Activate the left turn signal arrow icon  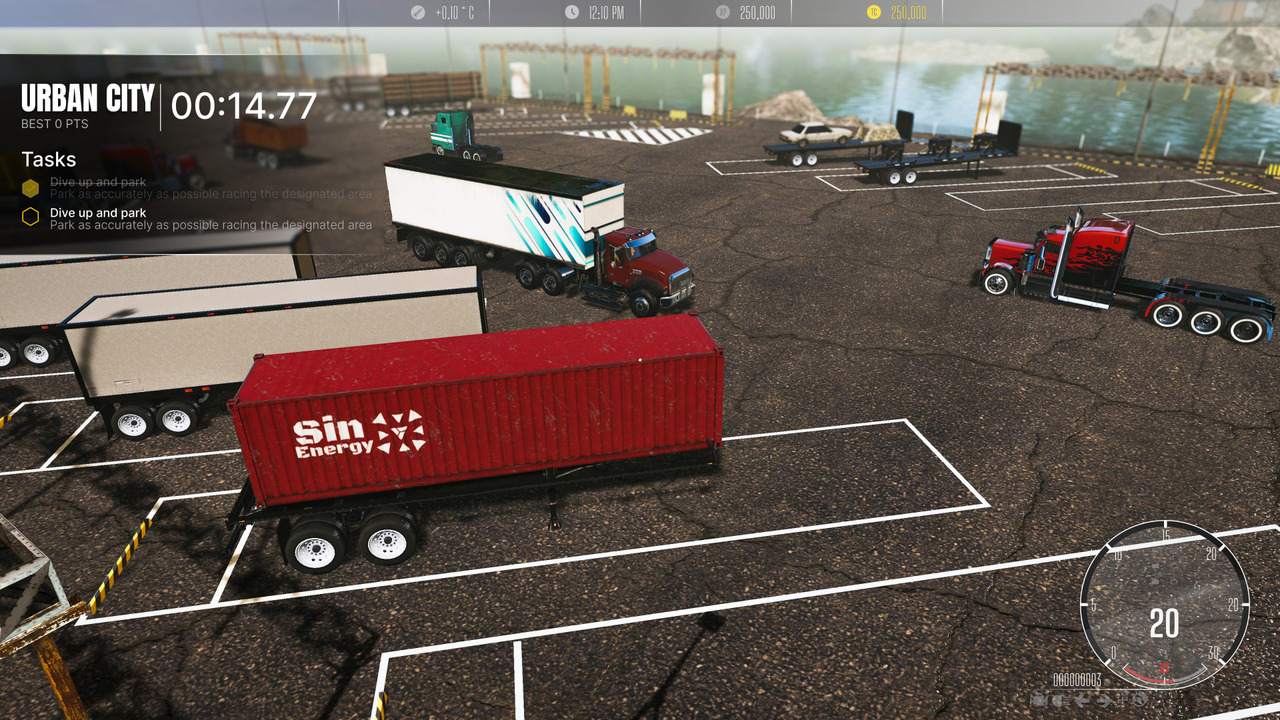pos(1081,700)
